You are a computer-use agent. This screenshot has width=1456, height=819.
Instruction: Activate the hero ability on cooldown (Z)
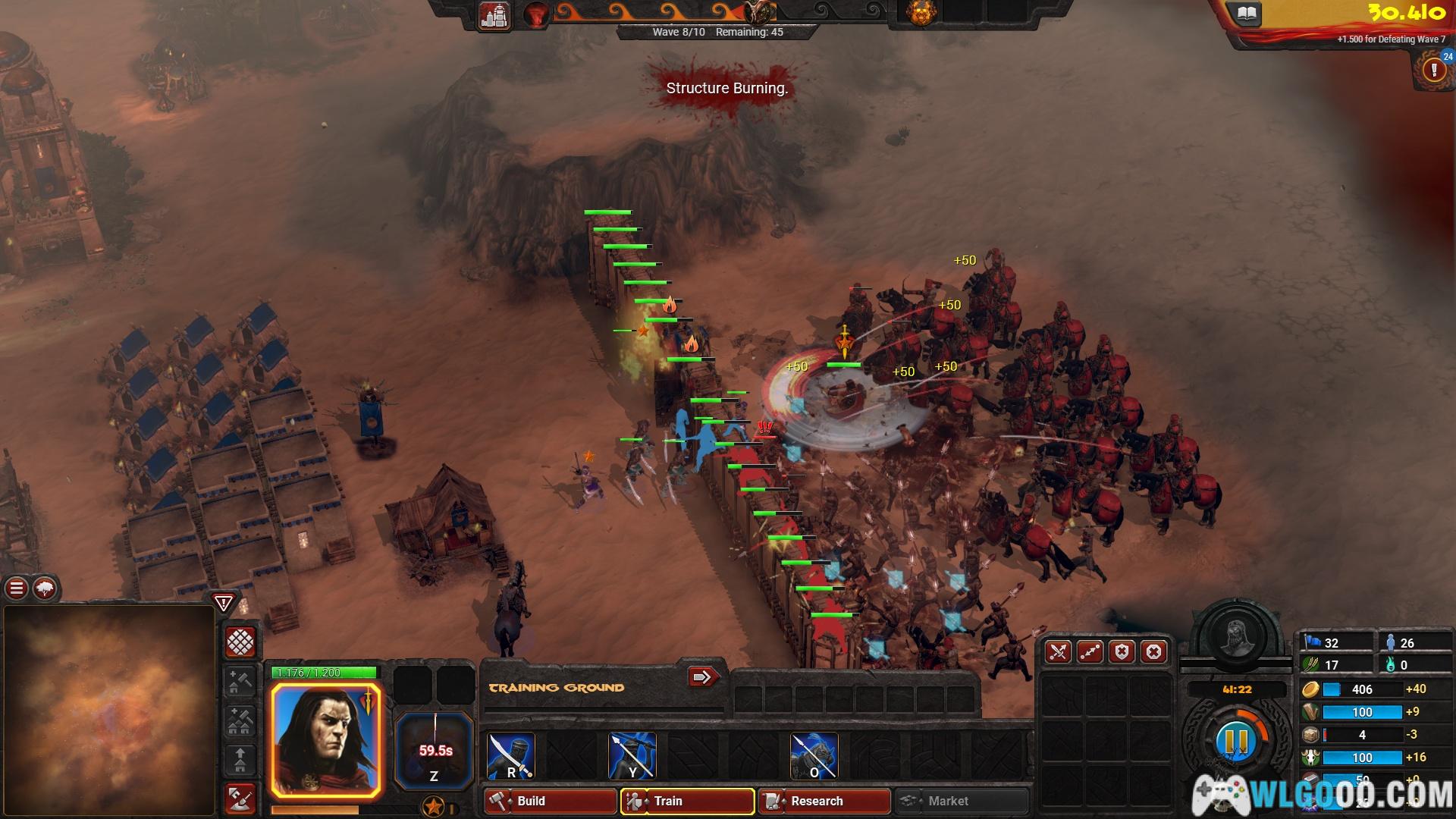434,751
